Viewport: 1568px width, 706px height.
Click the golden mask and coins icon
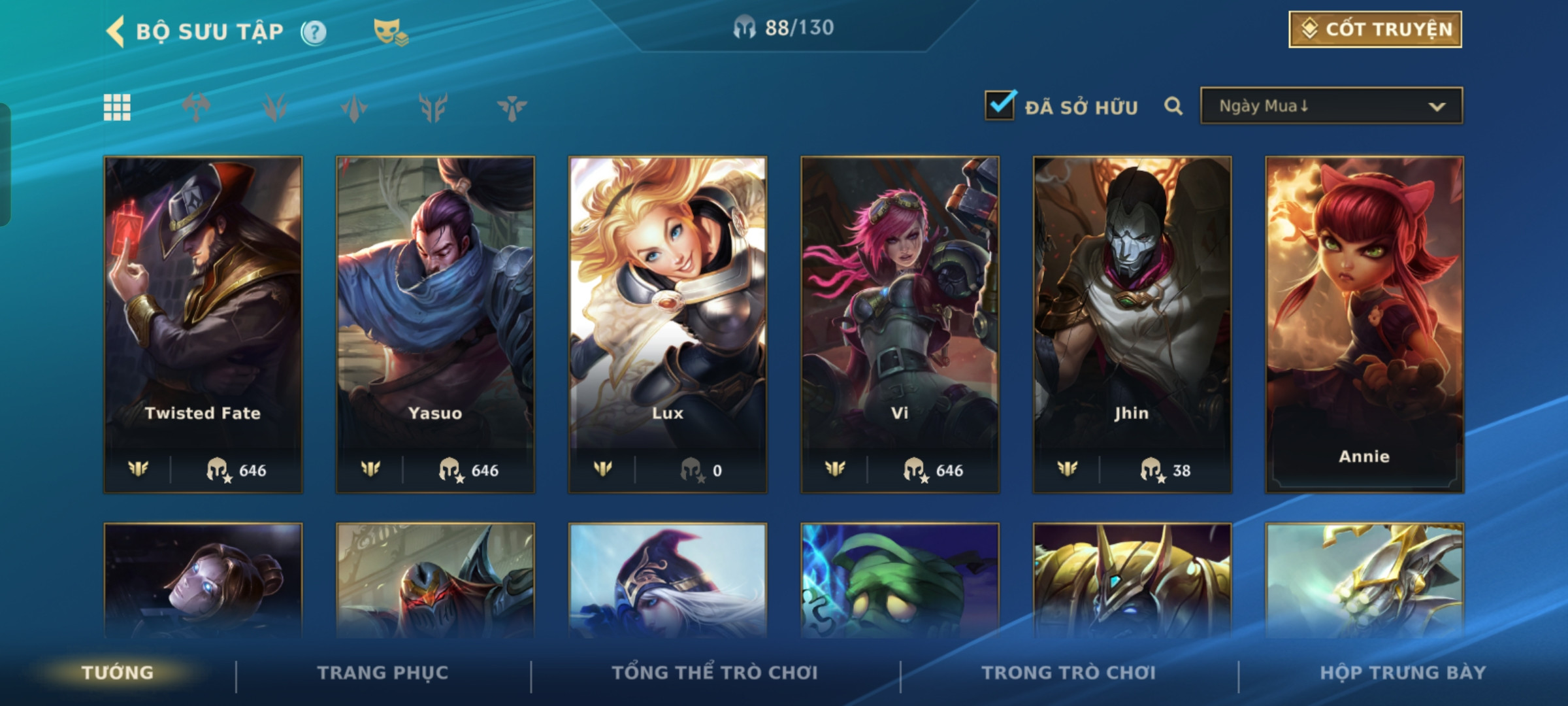(x=390, y=31)
